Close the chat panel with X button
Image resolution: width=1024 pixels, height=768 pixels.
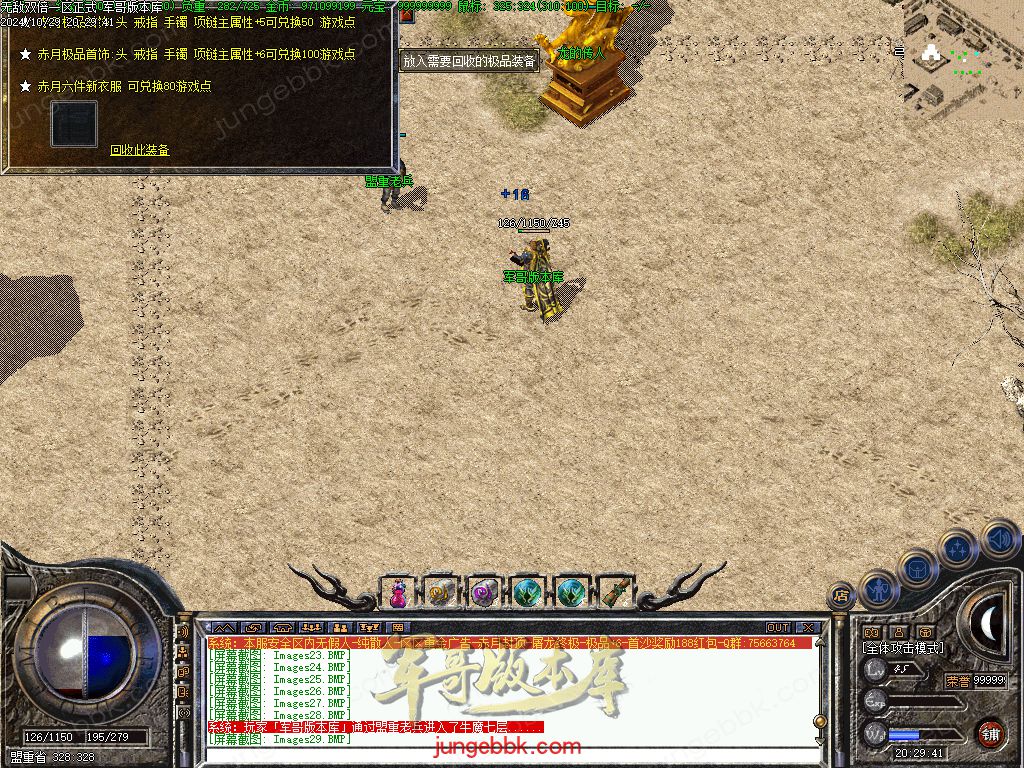[x=807, y=628]
